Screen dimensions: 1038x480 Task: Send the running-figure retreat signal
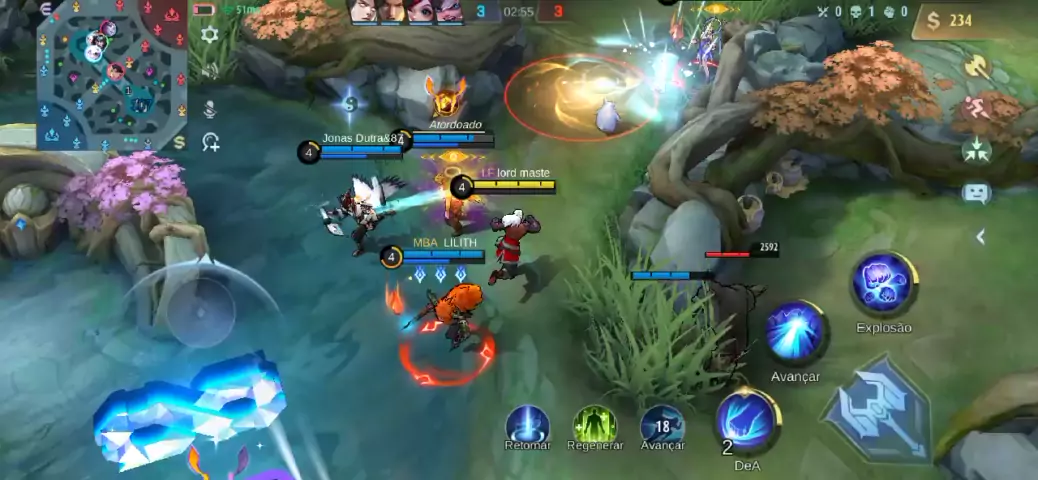pyautogui.click(x=976, y=109)
